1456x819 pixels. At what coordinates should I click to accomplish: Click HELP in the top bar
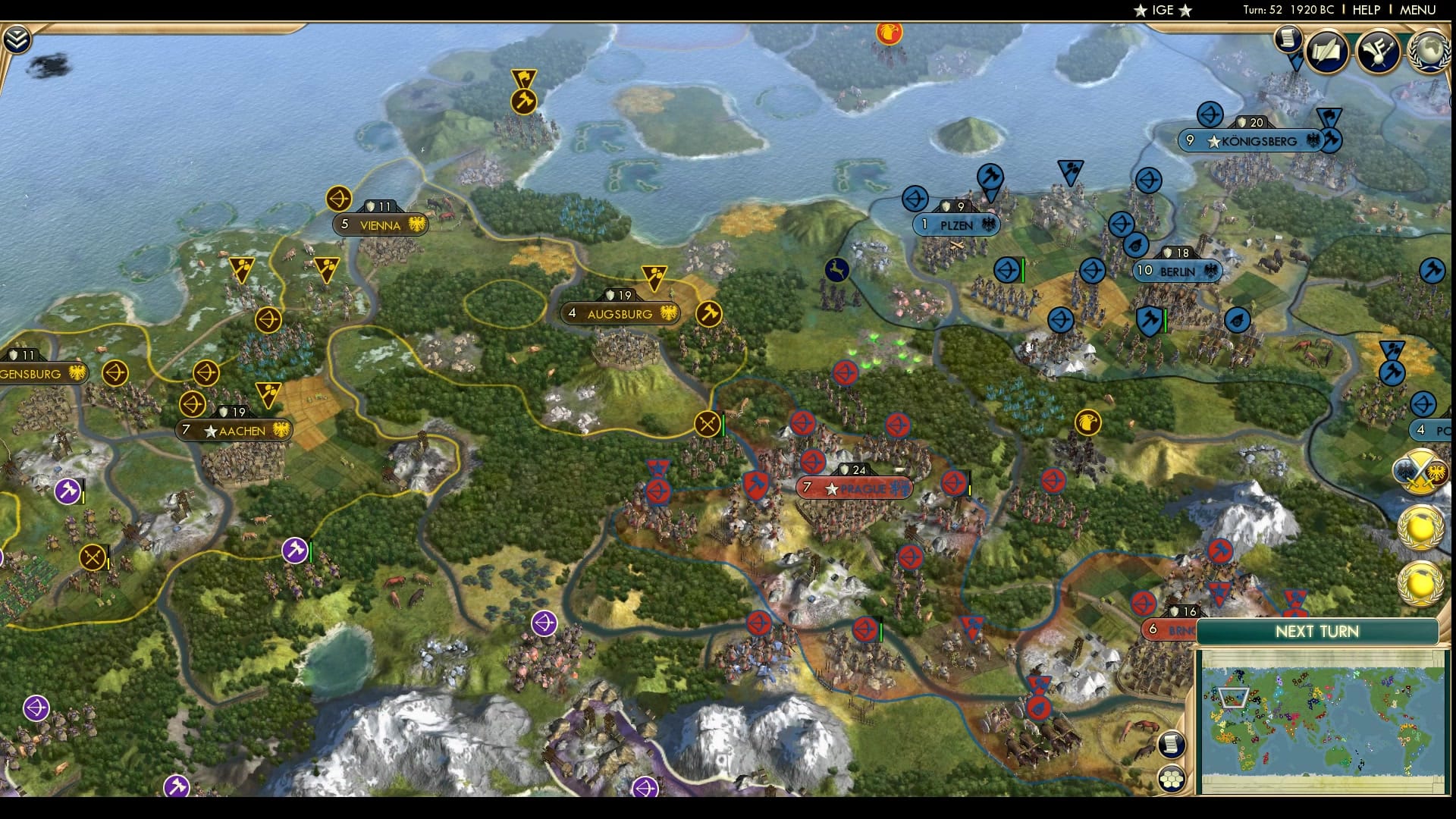click(1365, 10)
